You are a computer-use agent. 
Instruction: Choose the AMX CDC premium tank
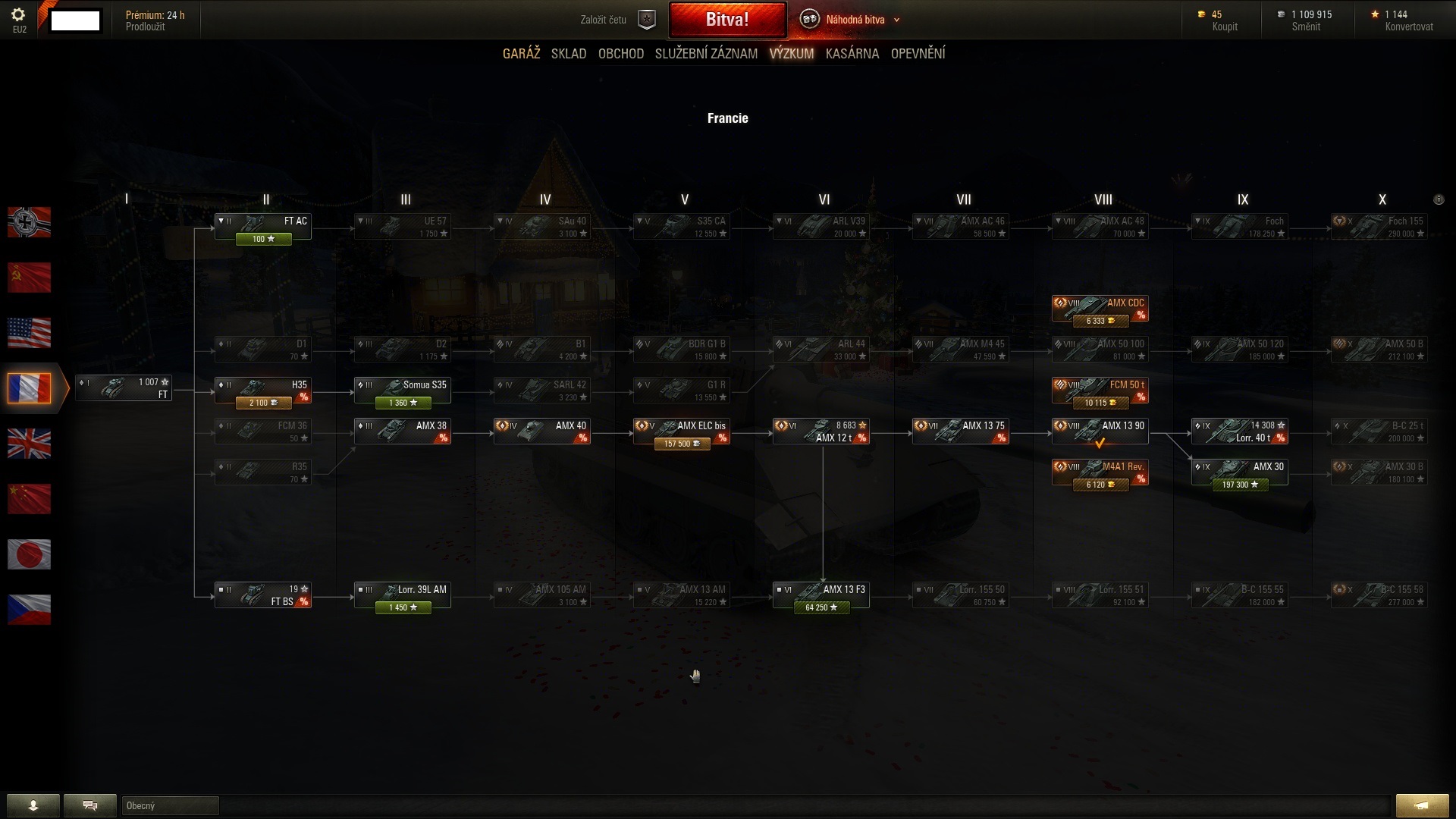click(1100, 308)
